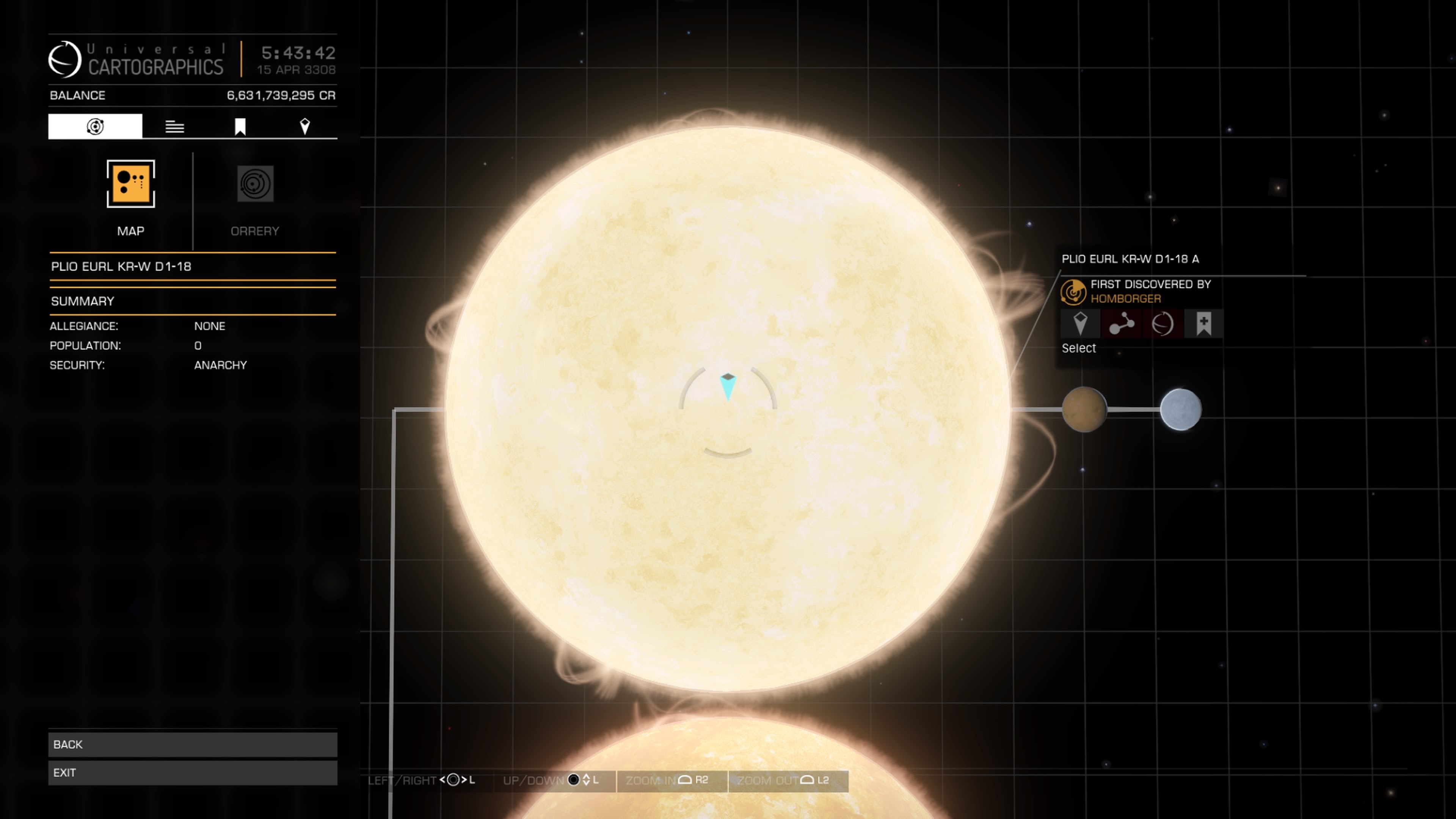Switch to the location pin tab

pyautogui.click(x=304, y=127)
